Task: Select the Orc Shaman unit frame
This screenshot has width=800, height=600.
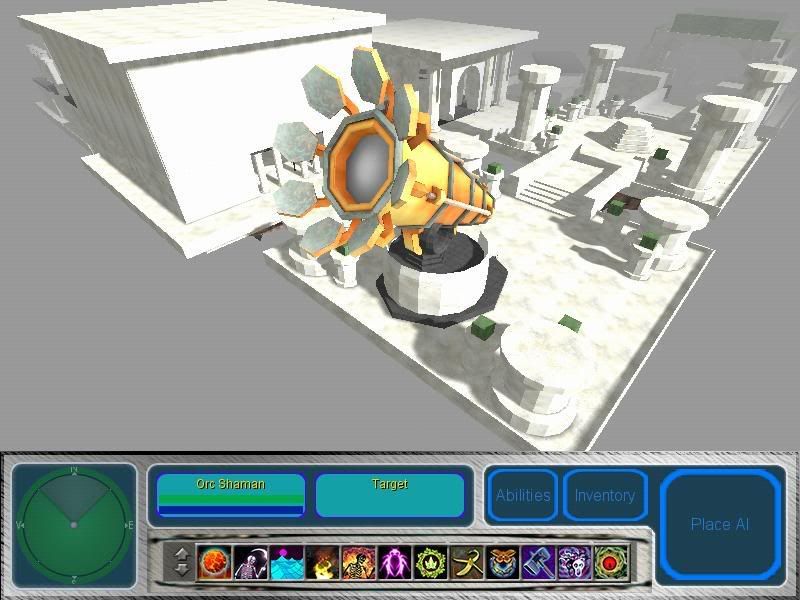Action: click(x=230, y=495)
